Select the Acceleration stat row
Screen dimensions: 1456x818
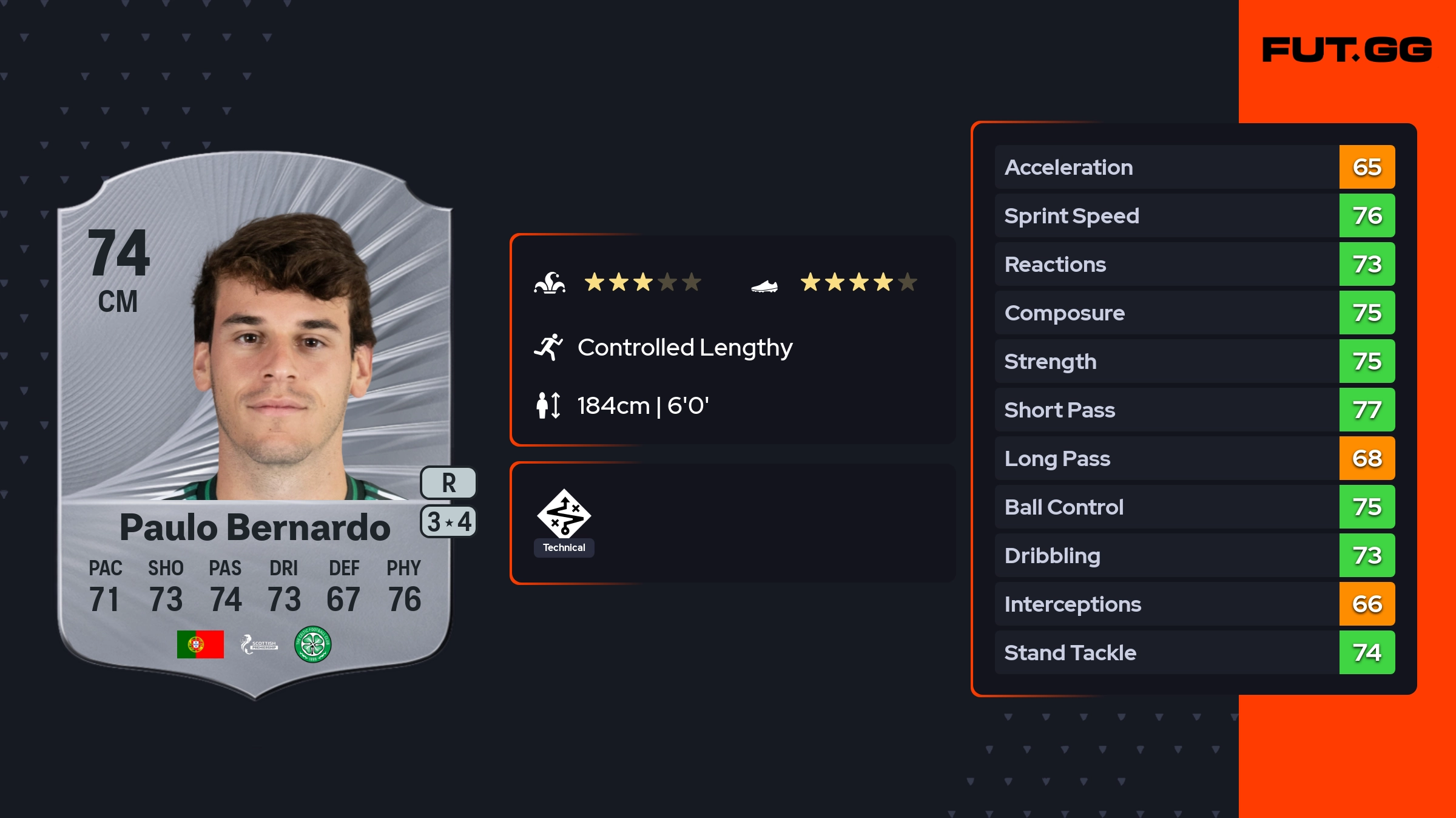[x=1194, y=167]
